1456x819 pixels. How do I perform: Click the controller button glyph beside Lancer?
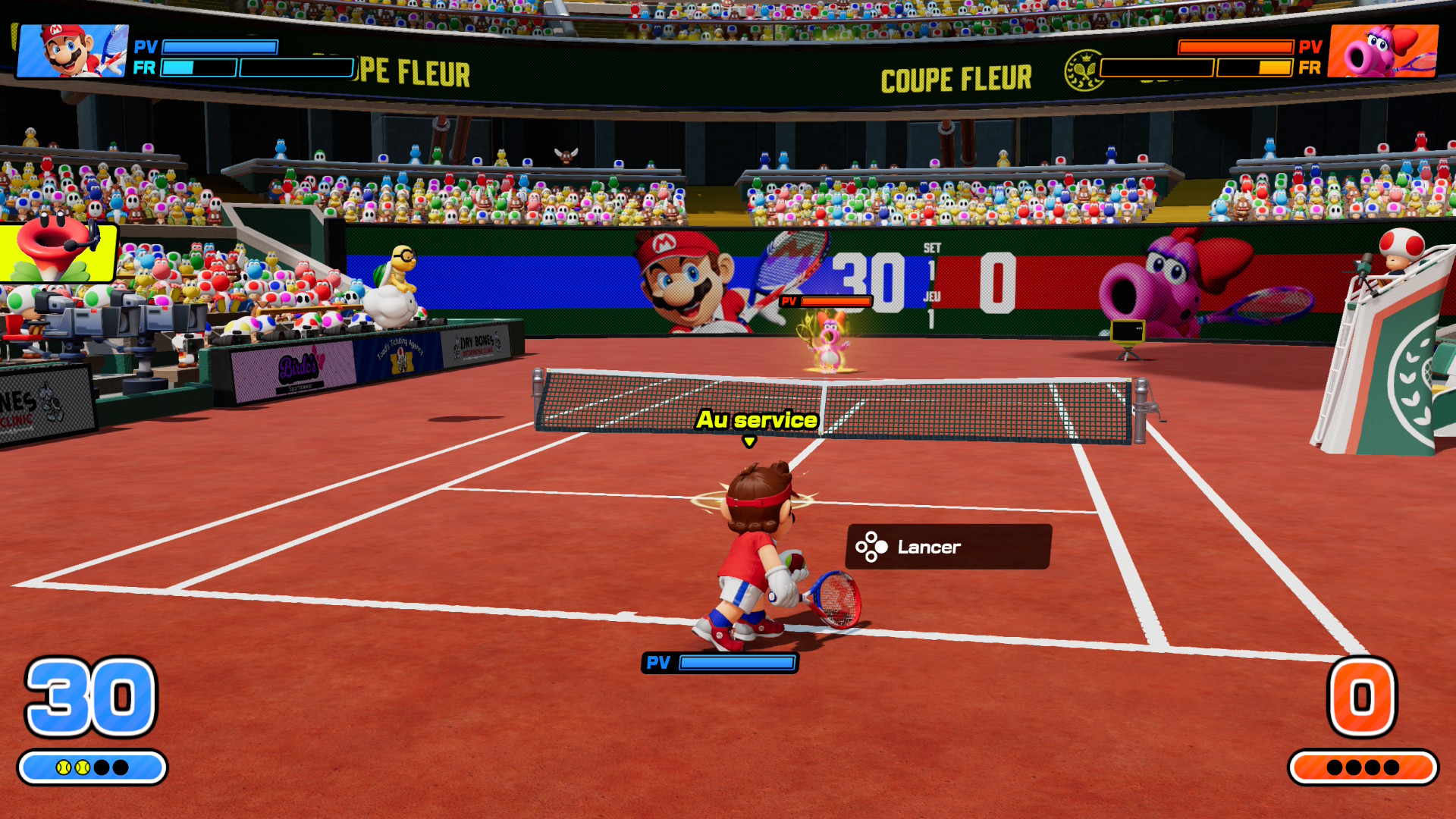click(871, 546)
